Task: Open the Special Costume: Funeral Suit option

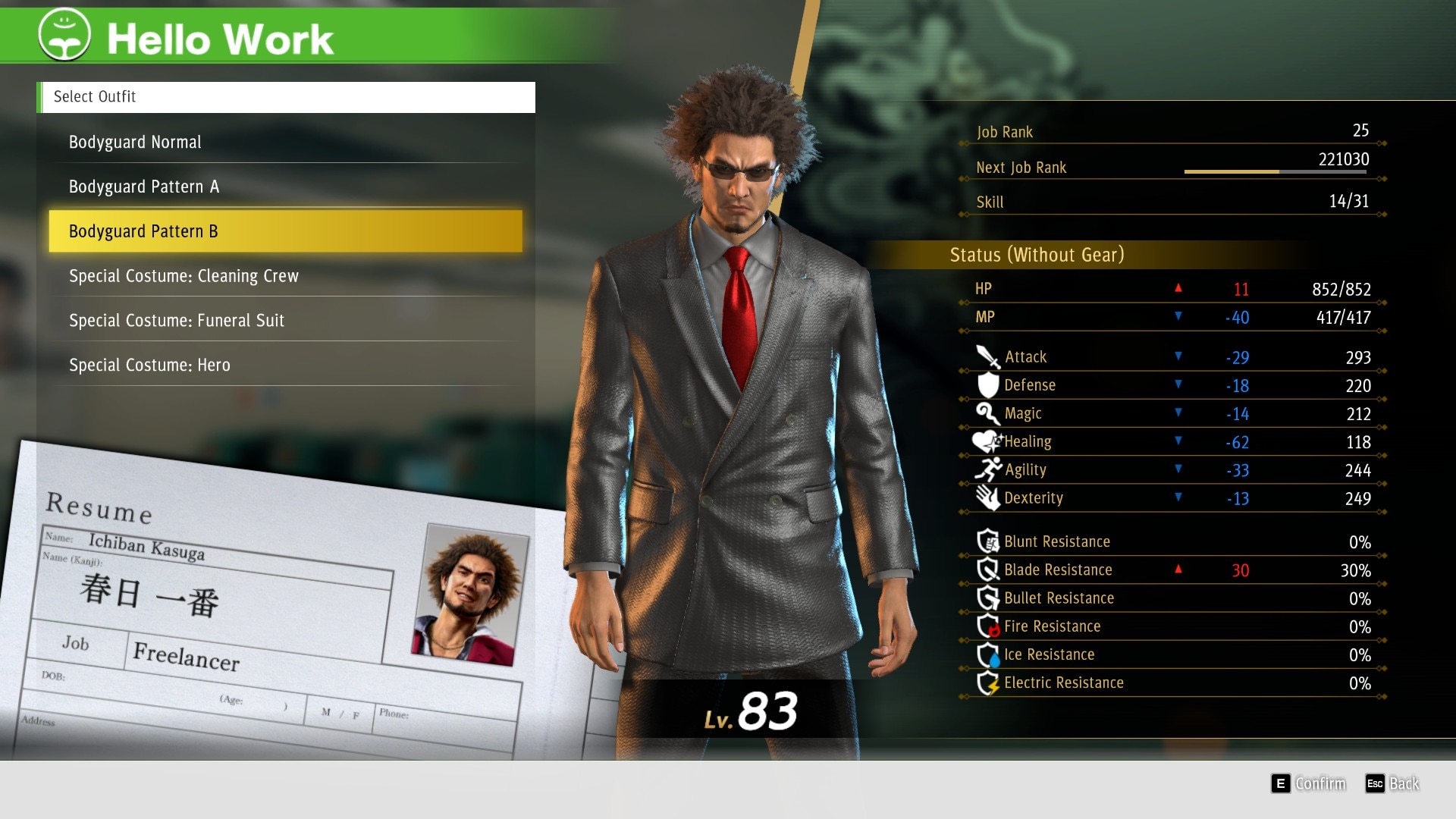Action: [x=176, y=320]
